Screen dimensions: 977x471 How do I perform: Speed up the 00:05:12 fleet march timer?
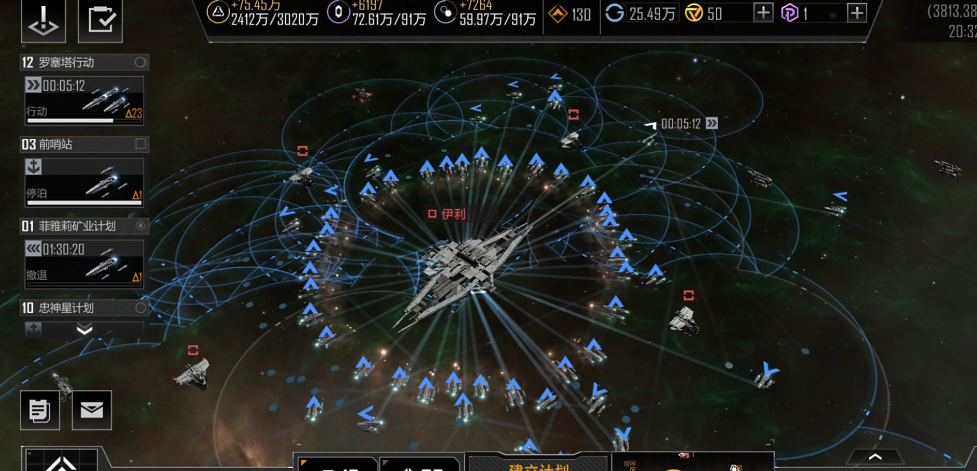click(x=712, y=124)
